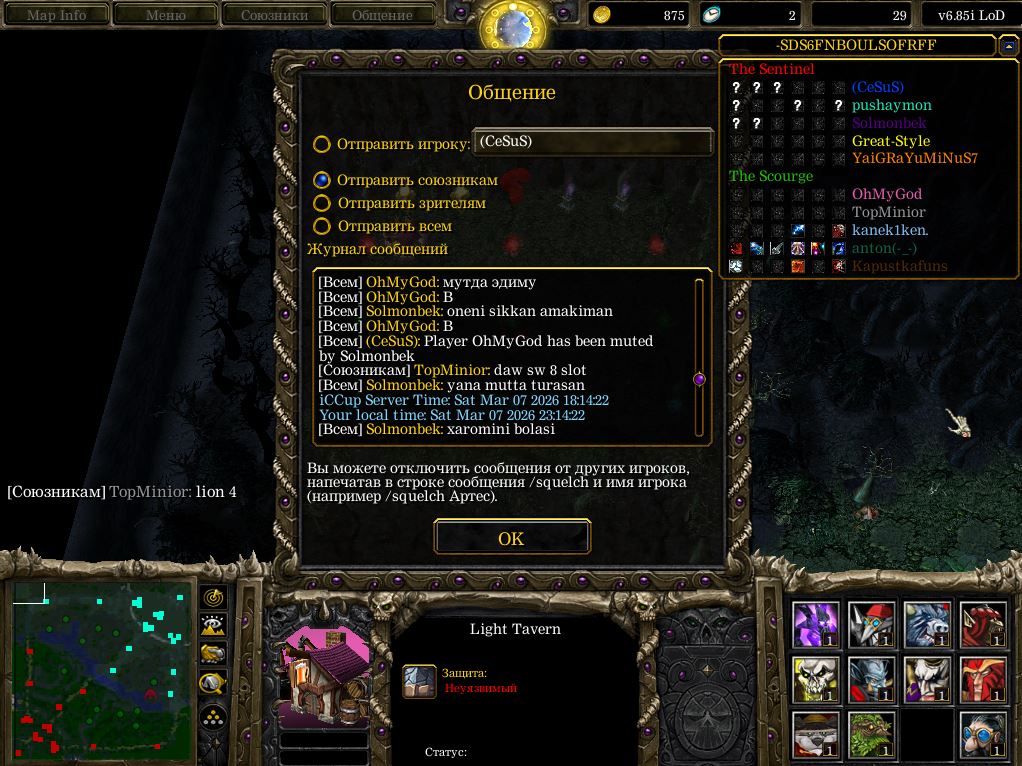
Task: Choose the yellow skull hero portrait
Action: pos(816,680)
